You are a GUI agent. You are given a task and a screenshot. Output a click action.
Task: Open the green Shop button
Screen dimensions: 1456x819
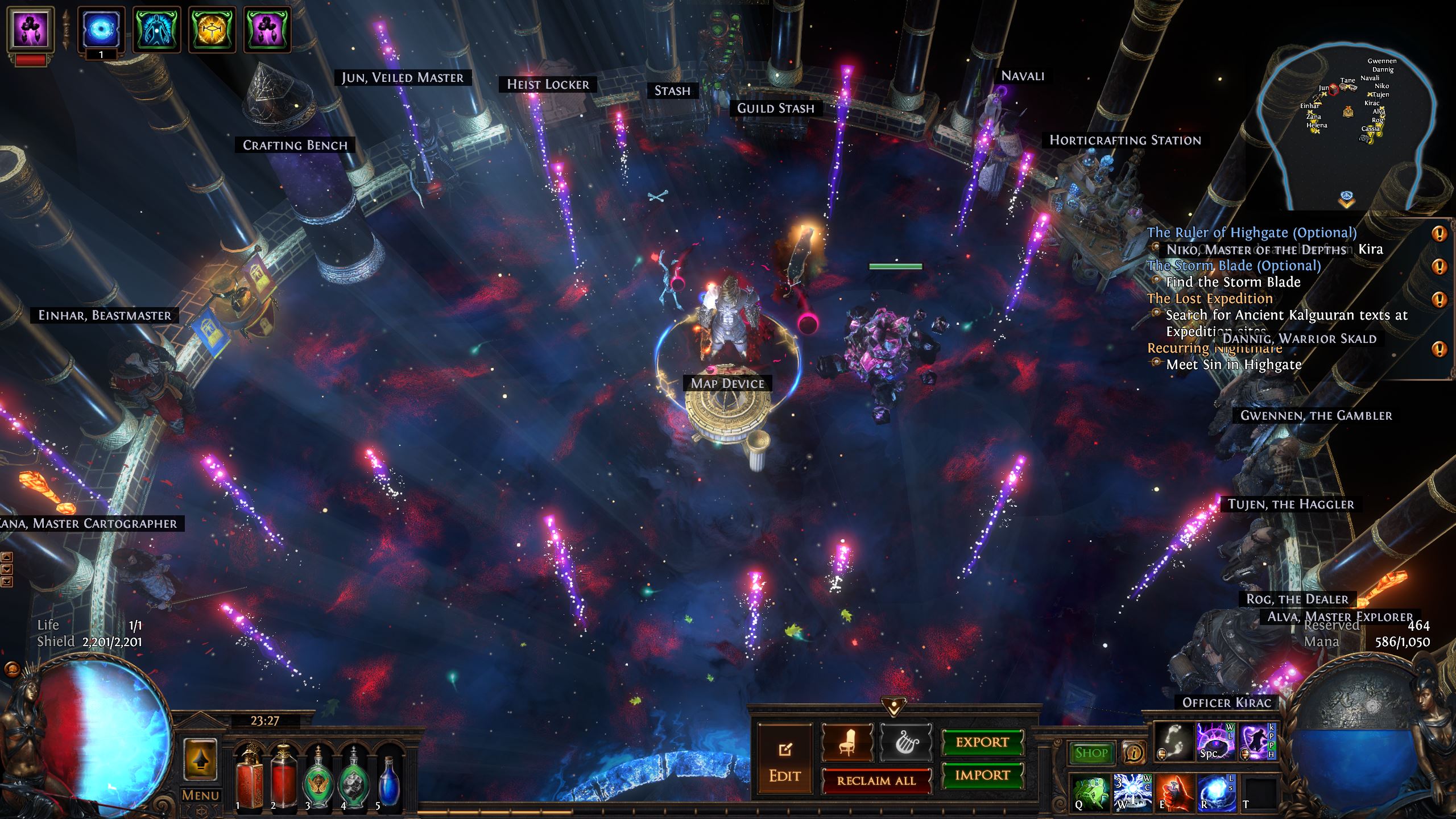tap(1091, 753)
